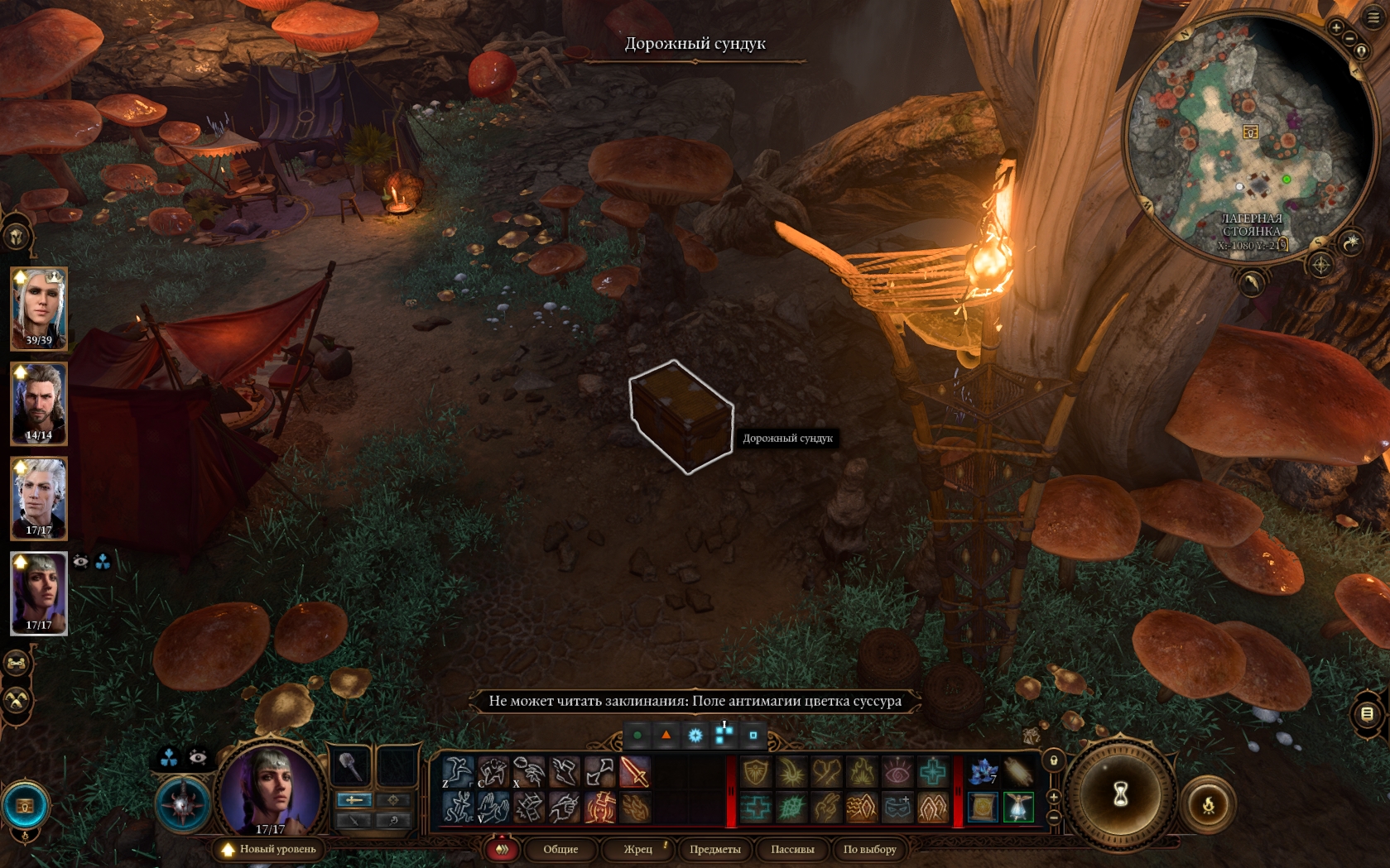The height and width of the screenshot is (868, 1390).
Task: Click the Новый уровень level-up button
Action: pos(270,849)
